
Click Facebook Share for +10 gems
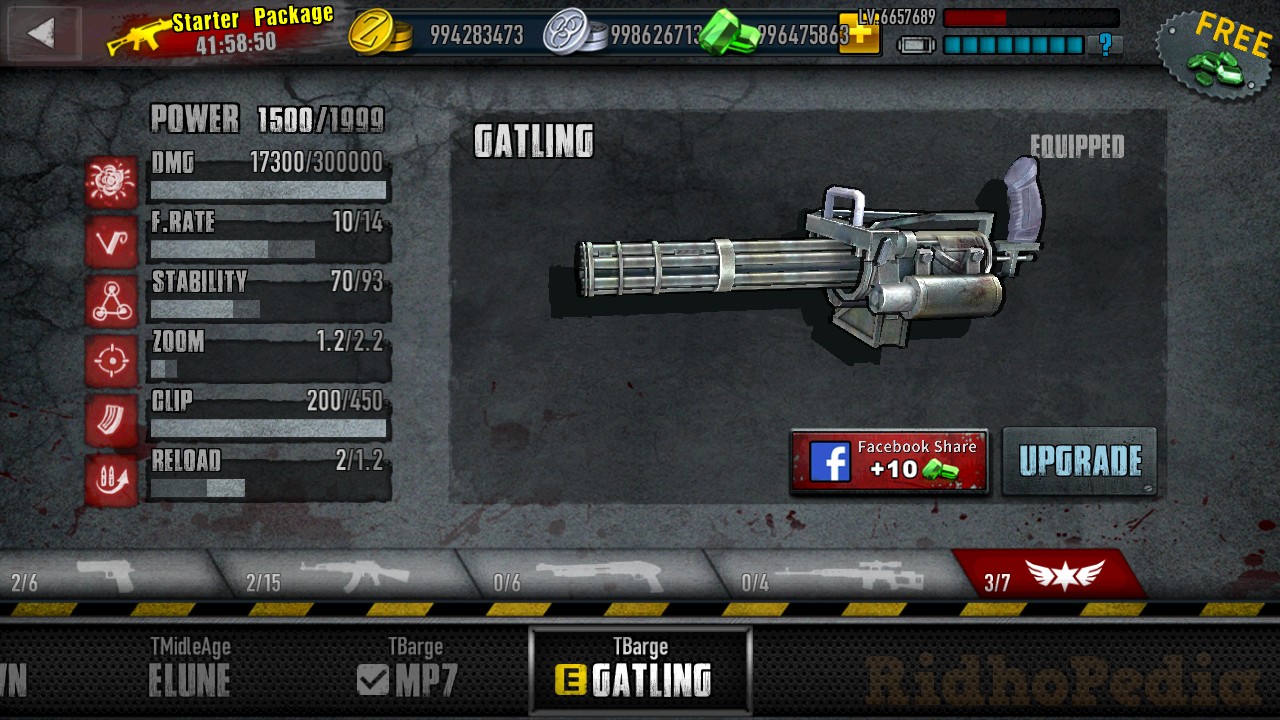click(x=888, y=462)
